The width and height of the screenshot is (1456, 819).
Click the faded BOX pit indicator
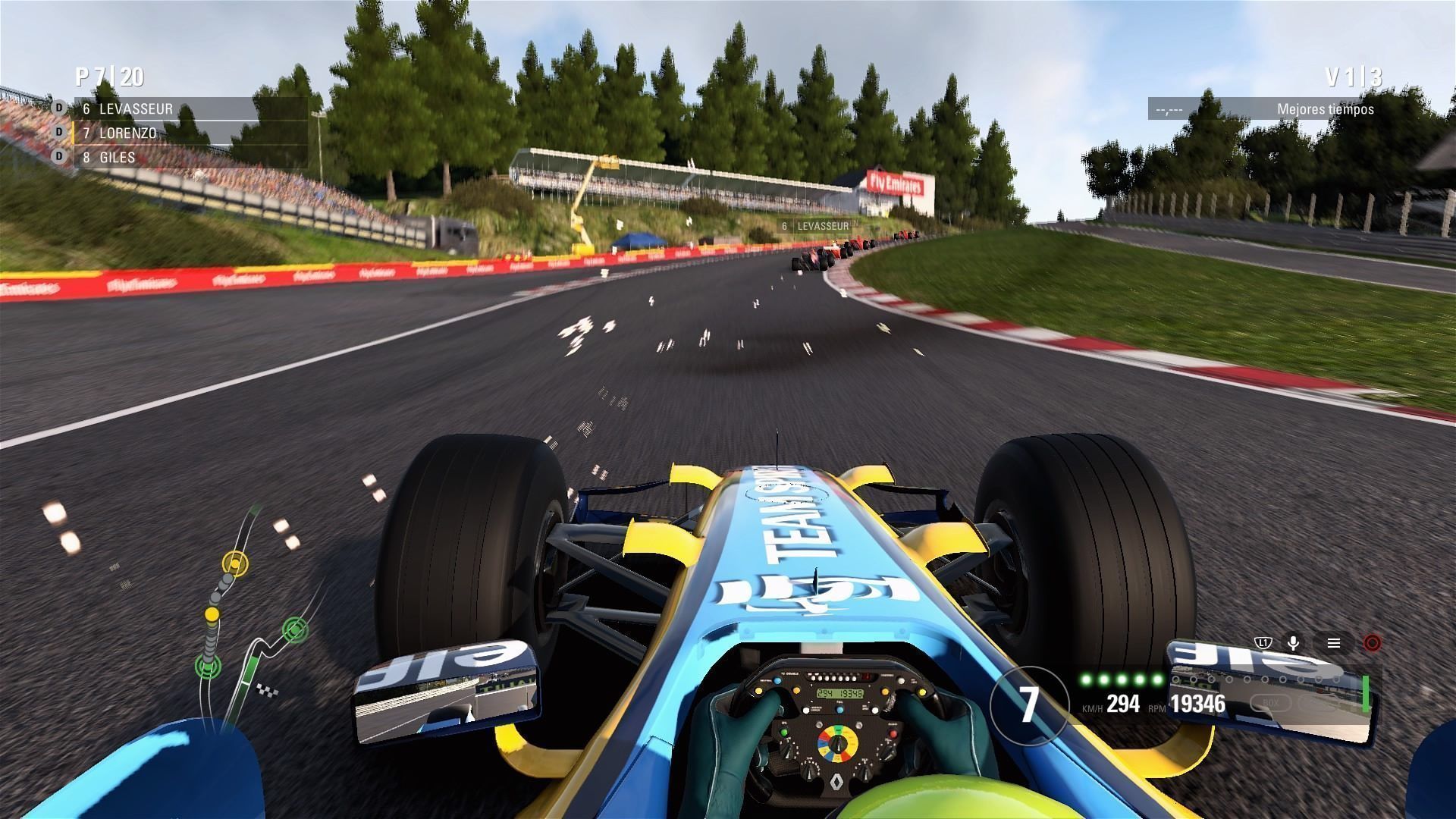[x=1272, y=703]
